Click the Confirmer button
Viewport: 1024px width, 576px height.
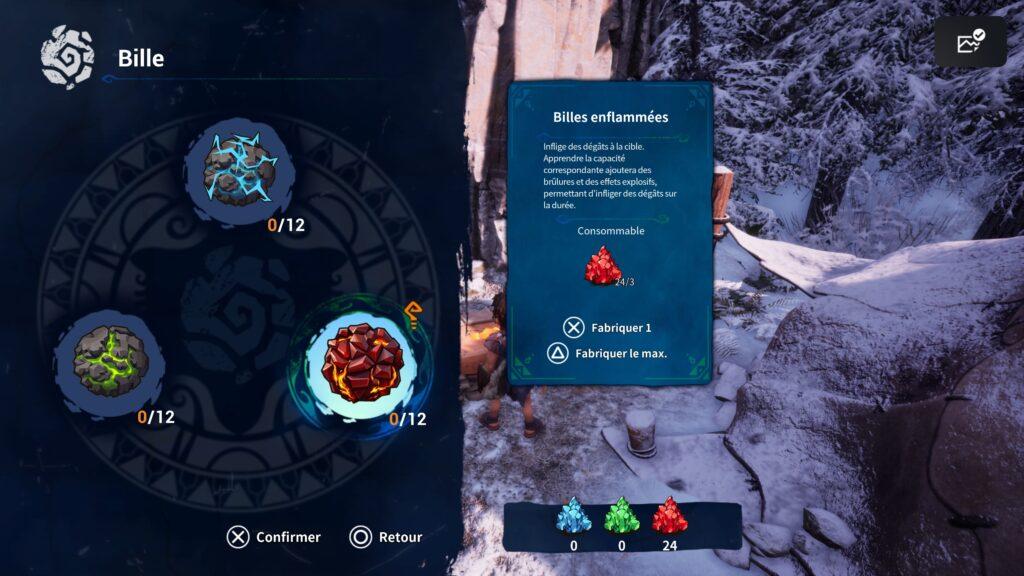click(274, 537)
